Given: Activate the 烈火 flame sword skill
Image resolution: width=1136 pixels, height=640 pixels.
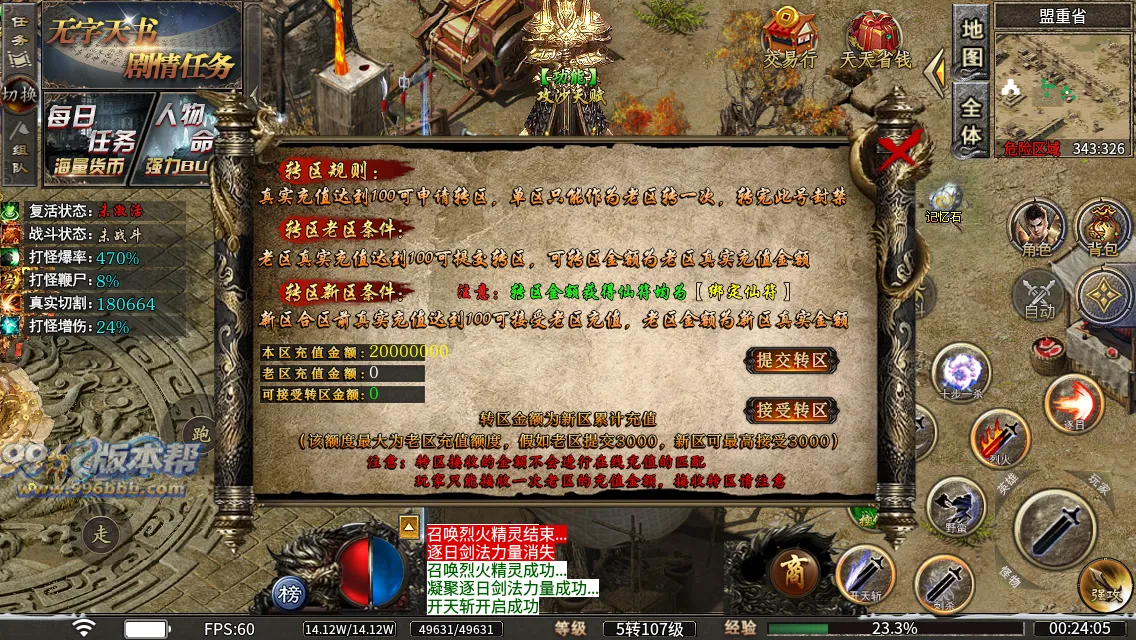Looking at the screenshot, I should [x=999, y=438].
